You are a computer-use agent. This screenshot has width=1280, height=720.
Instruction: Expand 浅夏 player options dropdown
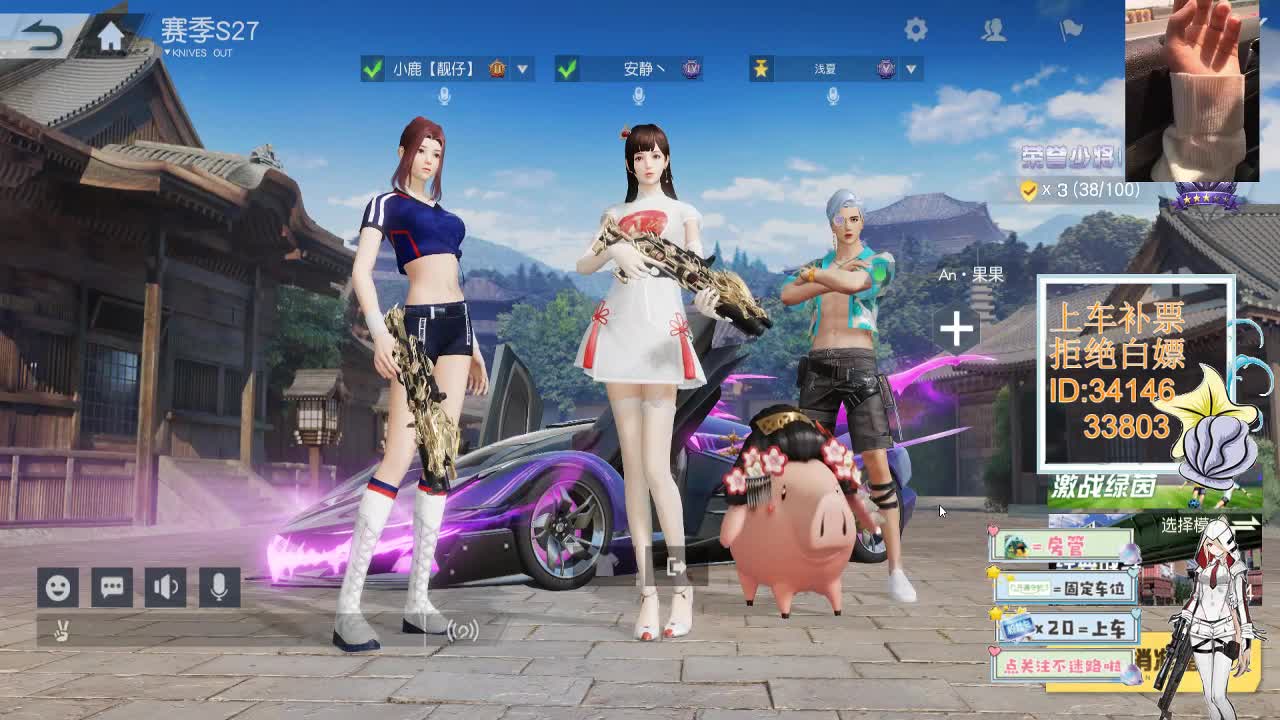click(910, 70)
